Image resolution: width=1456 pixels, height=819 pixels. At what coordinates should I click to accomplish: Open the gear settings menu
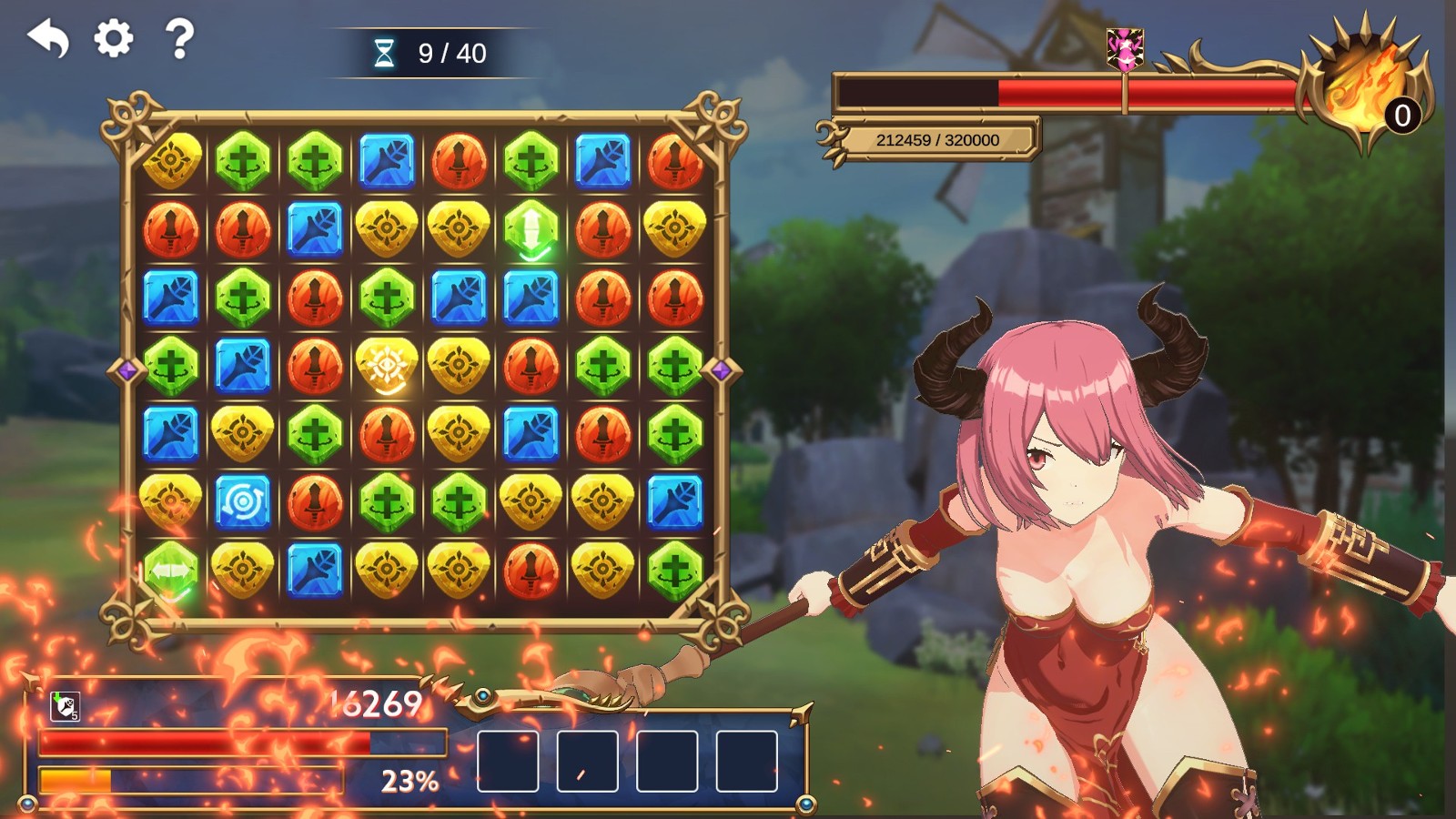[114, 39]
